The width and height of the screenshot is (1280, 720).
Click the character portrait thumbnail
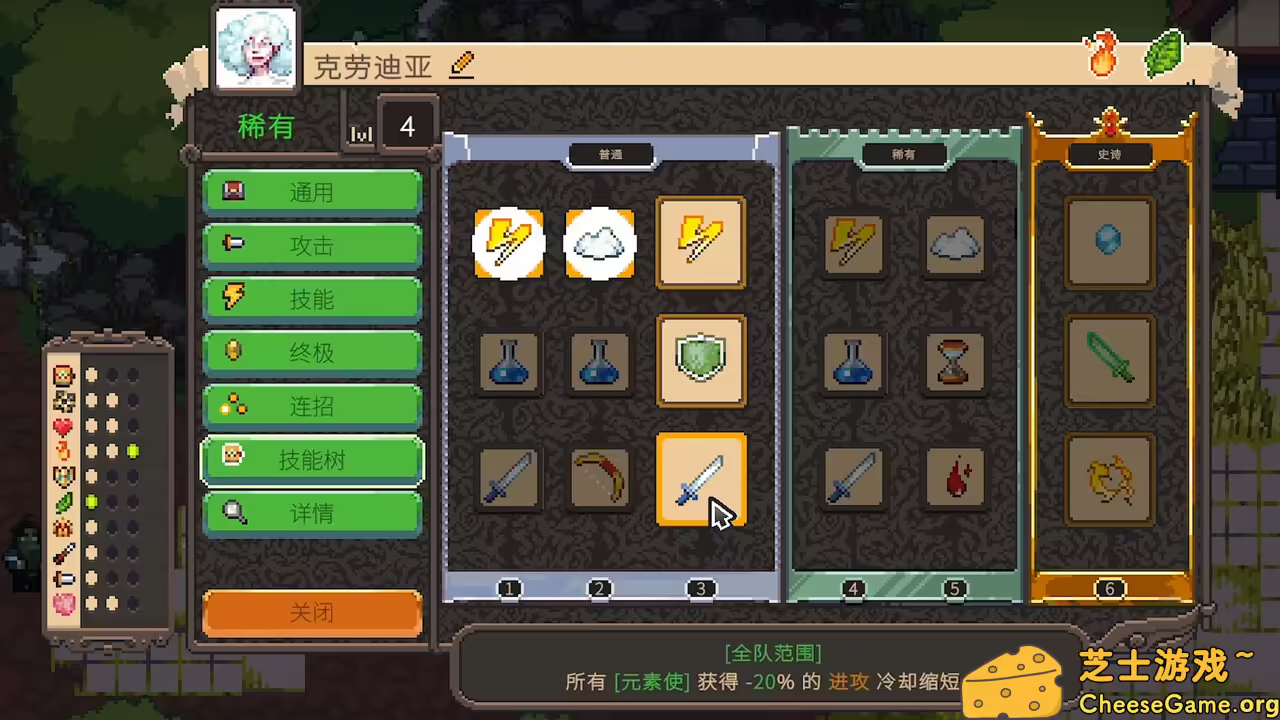click(255, 45)
